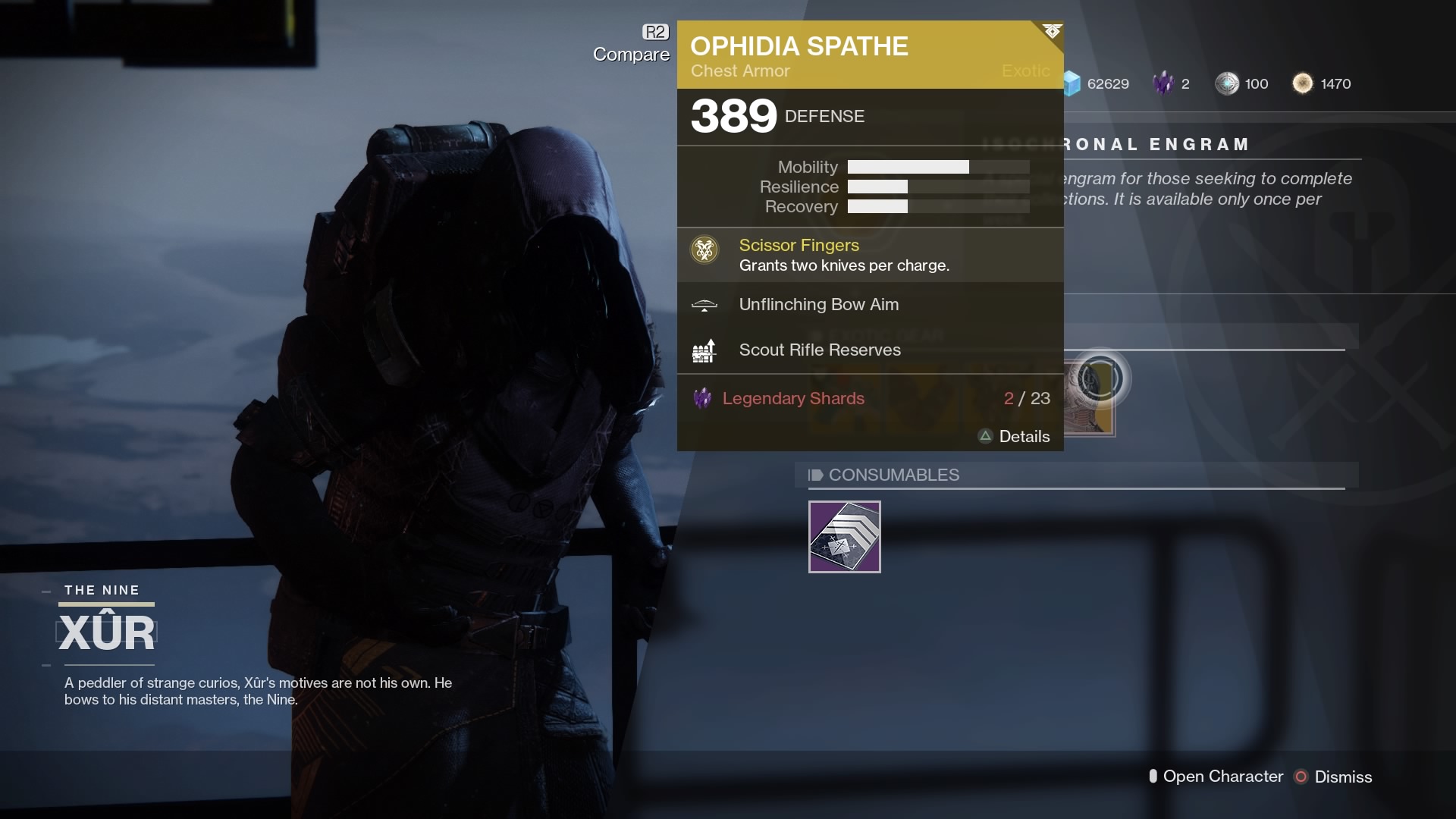Click the Ophidia Spathe item title
Screen dimensions: 1456x819
click(x=799, y=45)
